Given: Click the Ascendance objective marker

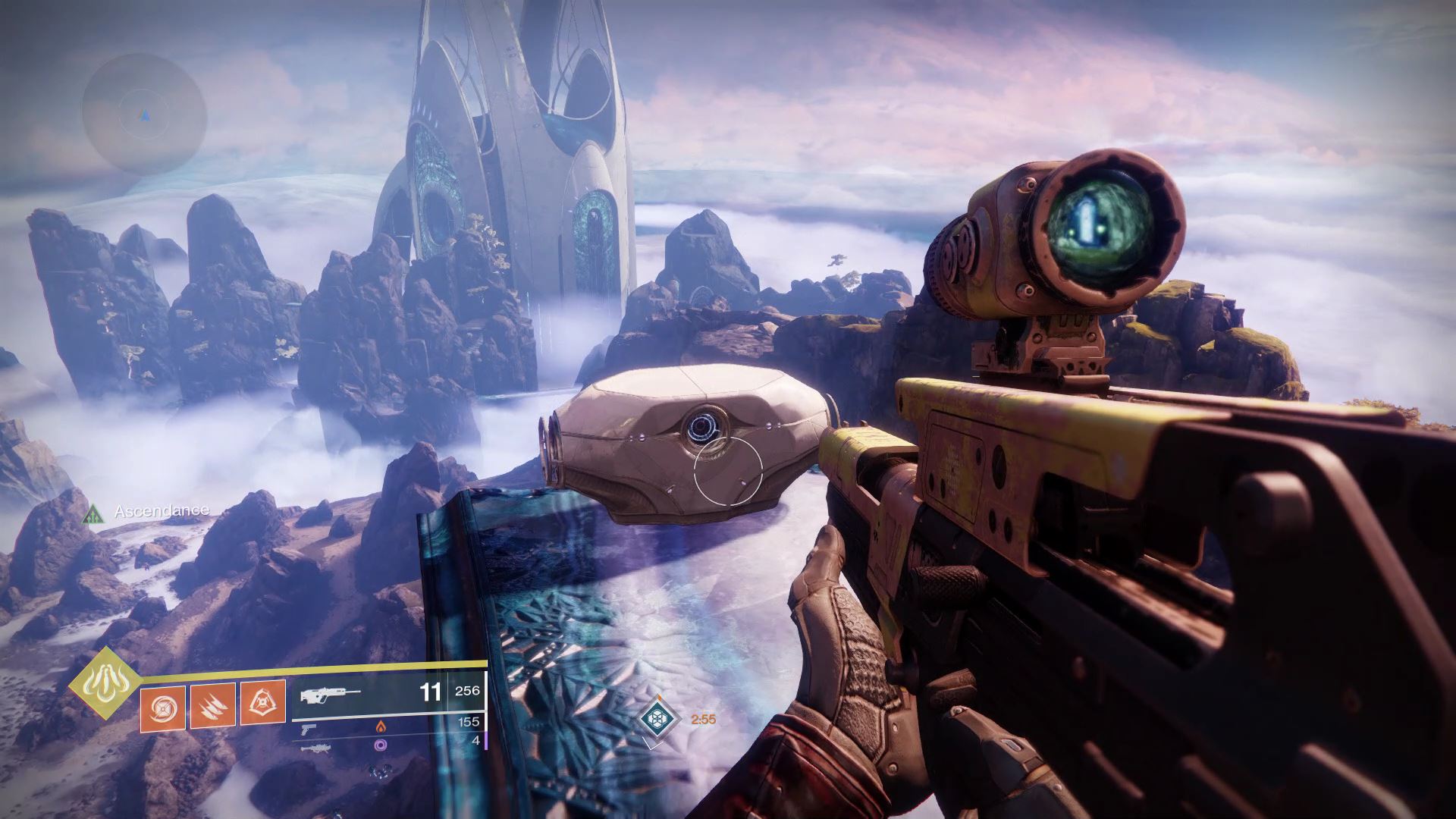Looking at the screenshot, I should [x=94, y=514].
